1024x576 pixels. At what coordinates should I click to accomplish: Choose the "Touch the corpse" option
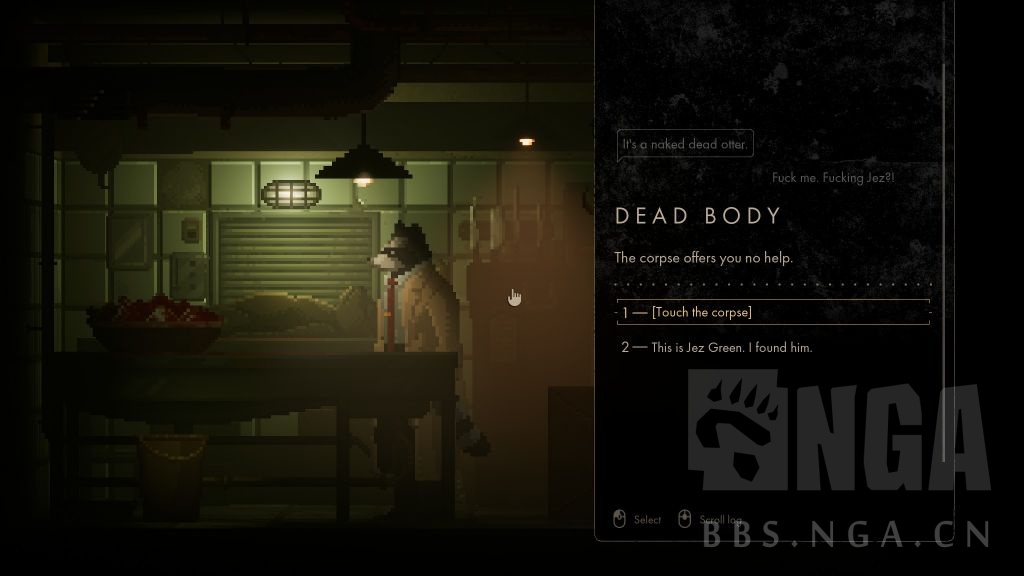701,313
